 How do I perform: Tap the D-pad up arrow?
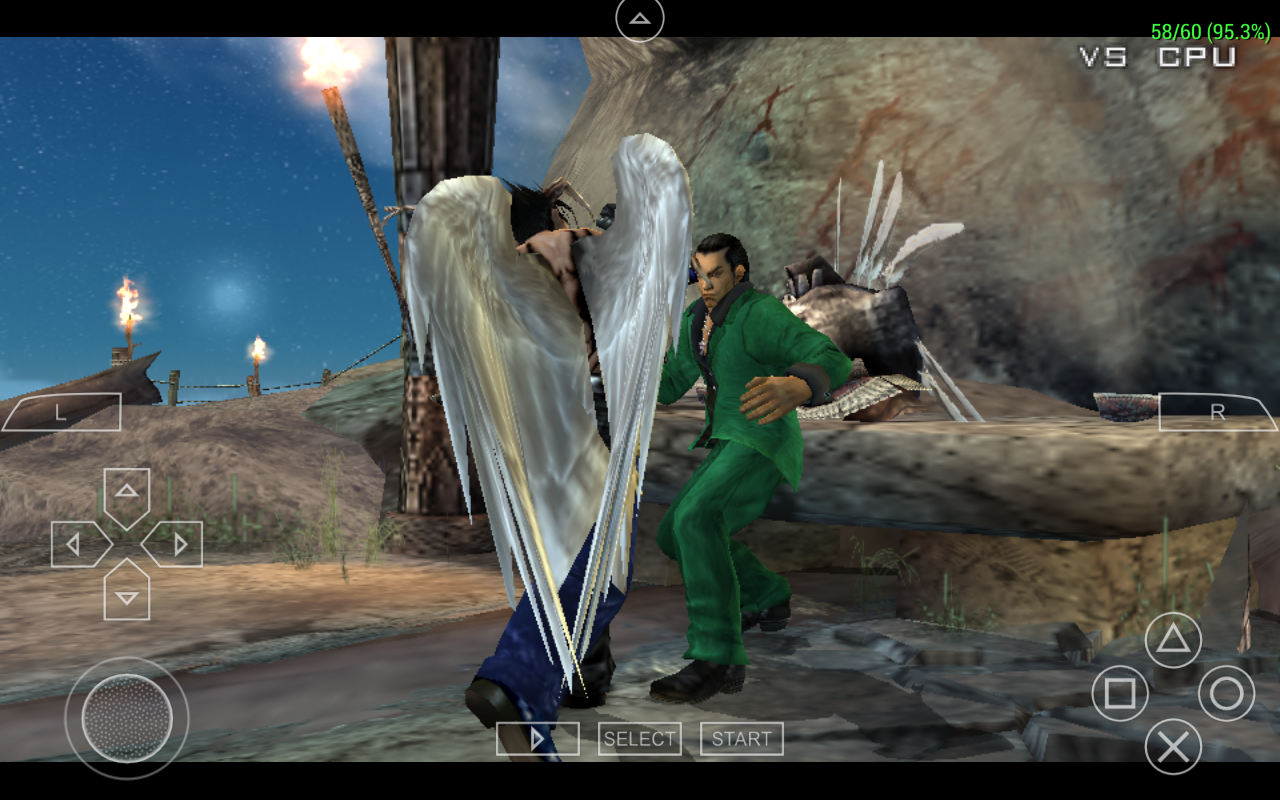pos(127,494)
